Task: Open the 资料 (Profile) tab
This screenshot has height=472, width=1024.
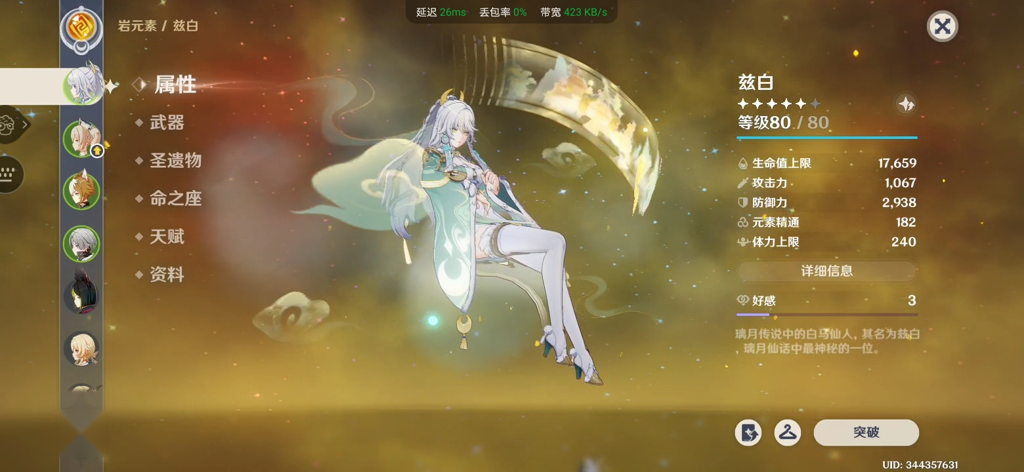Action: 167,274
